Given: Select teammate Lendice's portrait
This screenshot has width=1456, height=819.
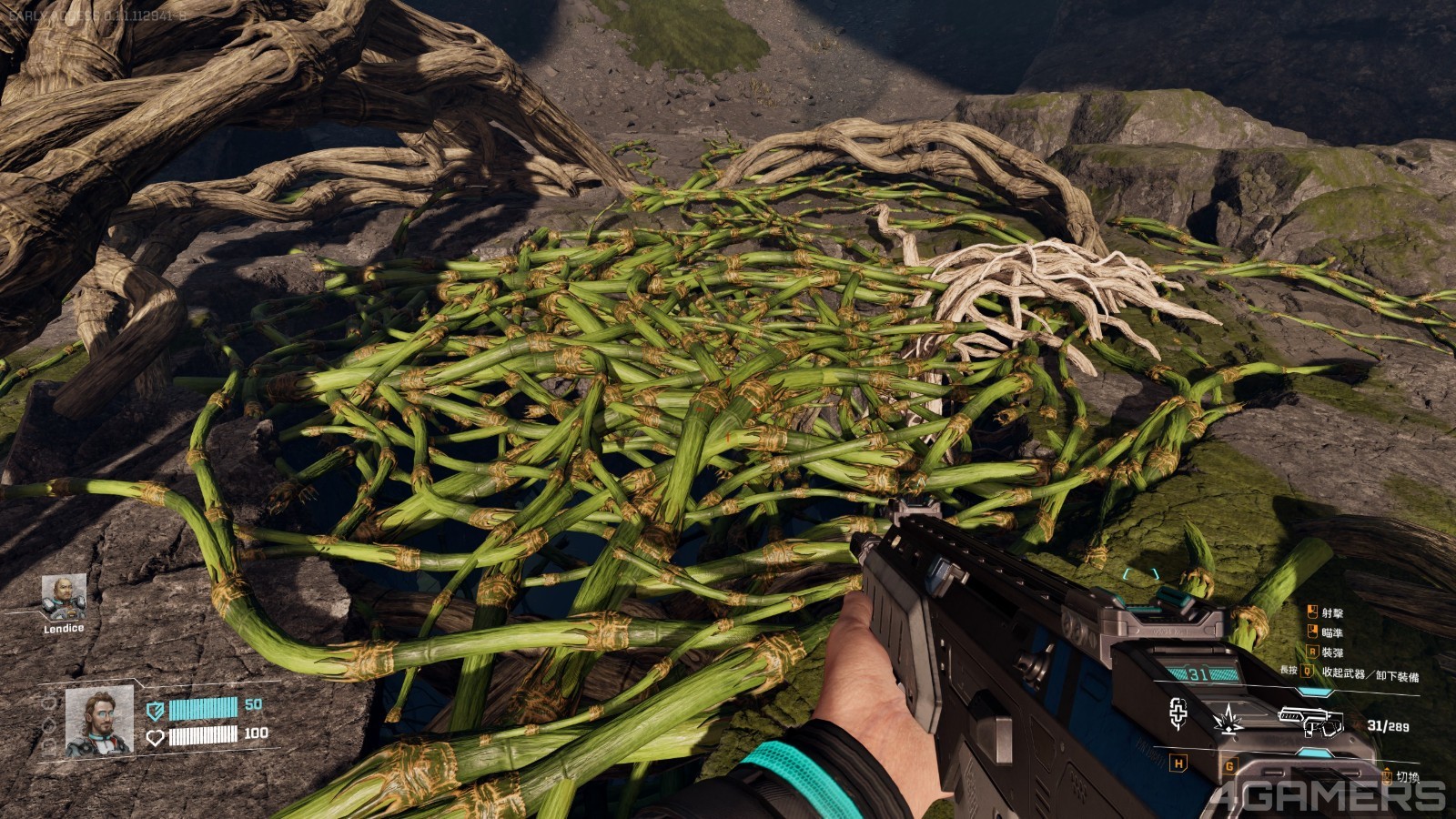Looking at the screenshot, I should 64,597.
